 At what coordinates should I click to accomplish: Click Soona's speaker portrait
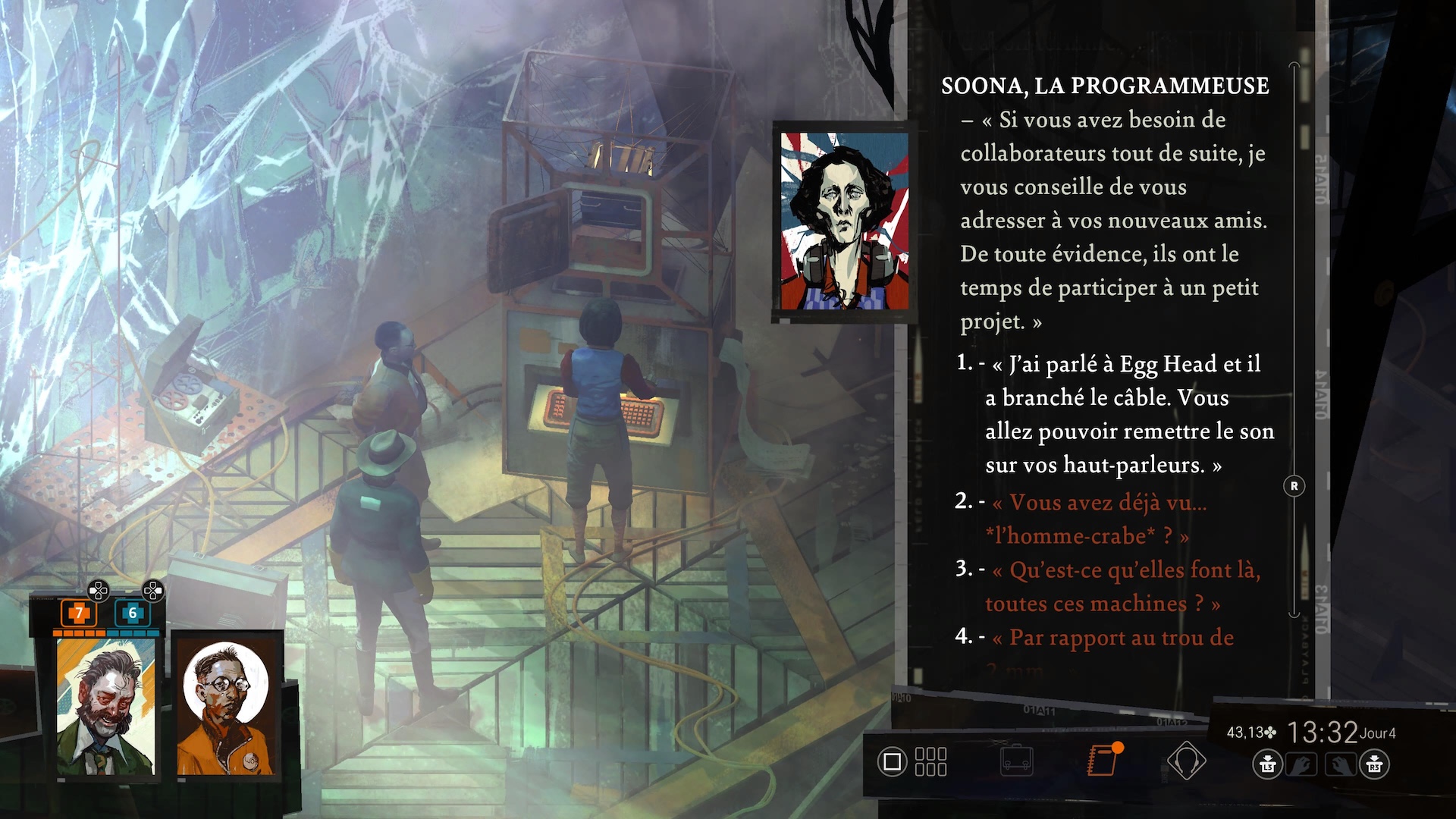pyautogui.click(x=844, y=221)
